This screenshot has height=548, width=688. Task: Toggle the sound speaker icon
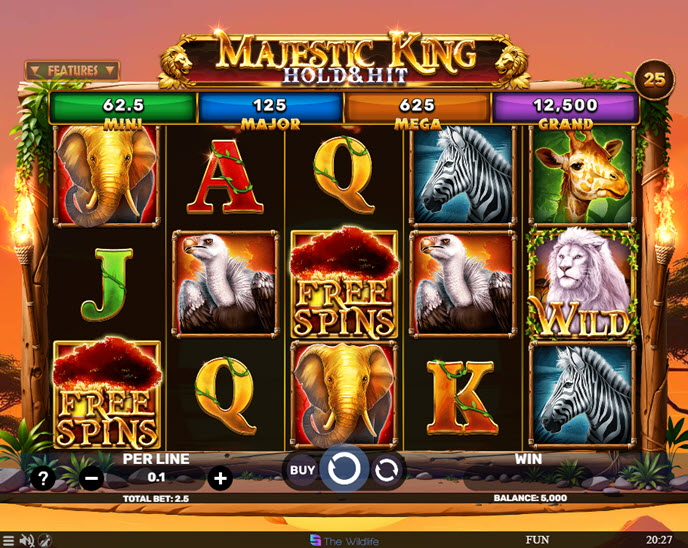(28, 540)
